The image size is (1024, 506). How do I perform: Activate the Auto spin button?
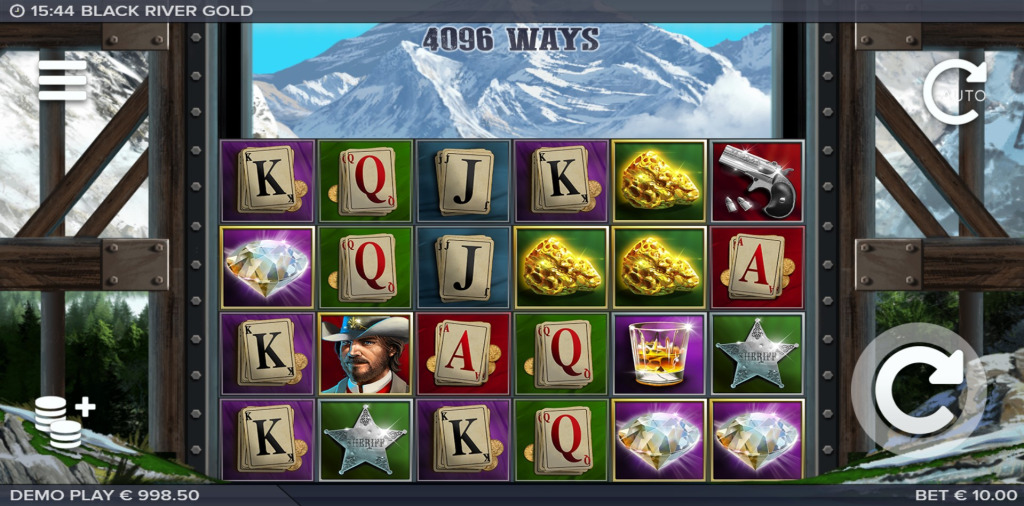click(x=955, y=93)
